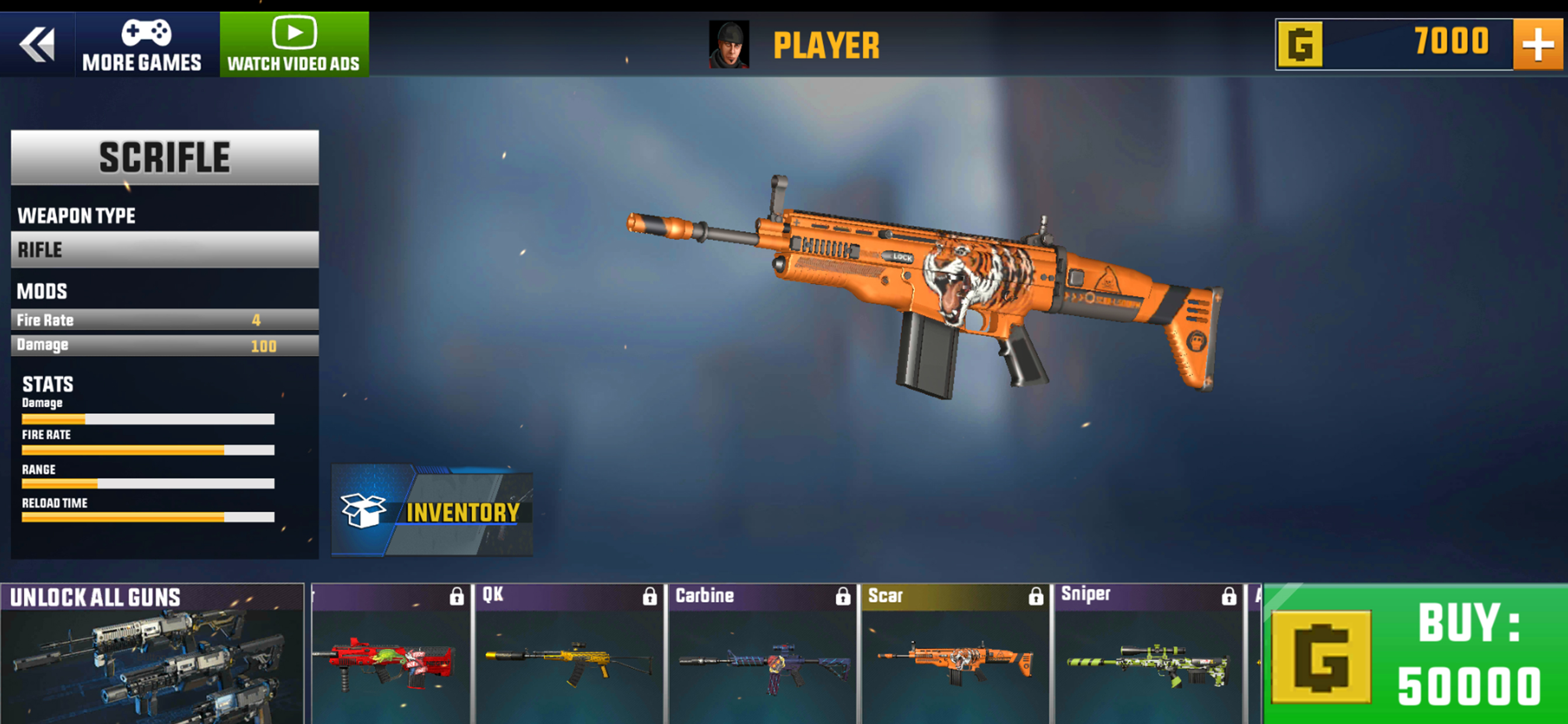The image size is (1568, 724).
Task: Go back with the double-arrow button
Action: pyautogui.click(x=37, y=44)
